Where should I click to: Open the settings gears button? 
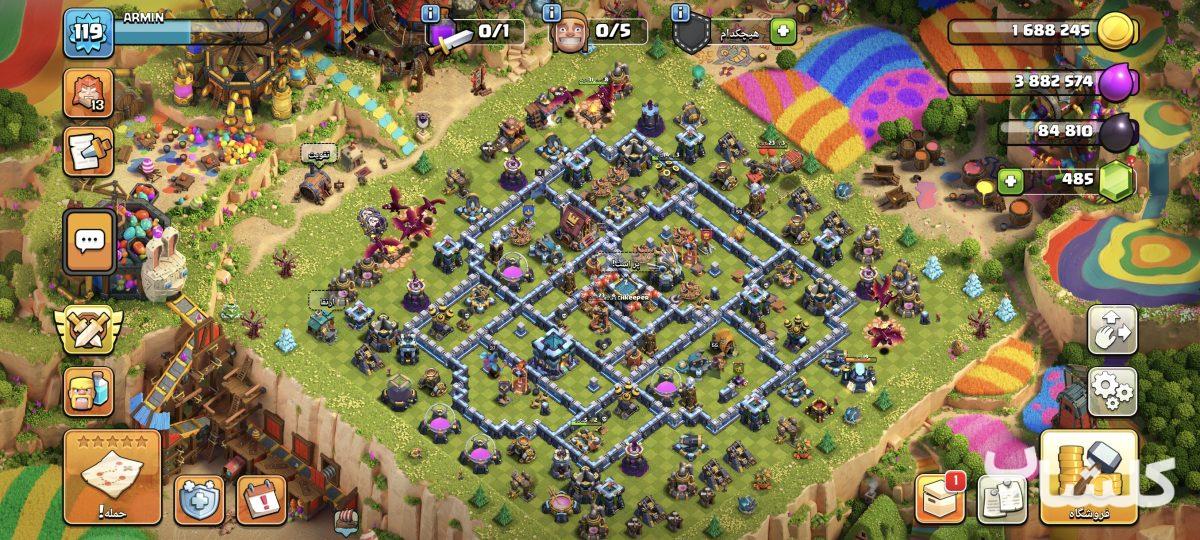click(x=1112, y=391)
